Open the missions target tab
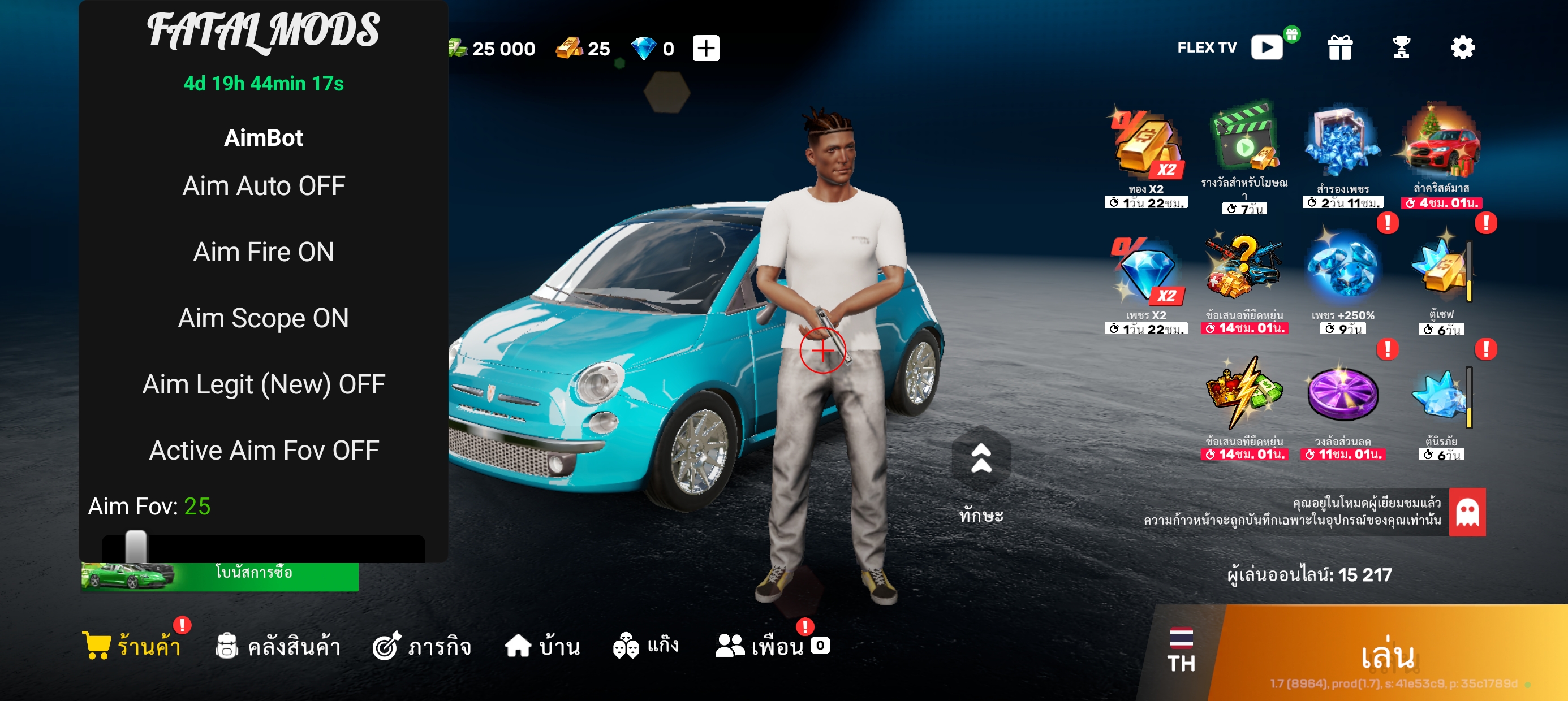Screen dimensions: 1568x701 tap(422, 646)
